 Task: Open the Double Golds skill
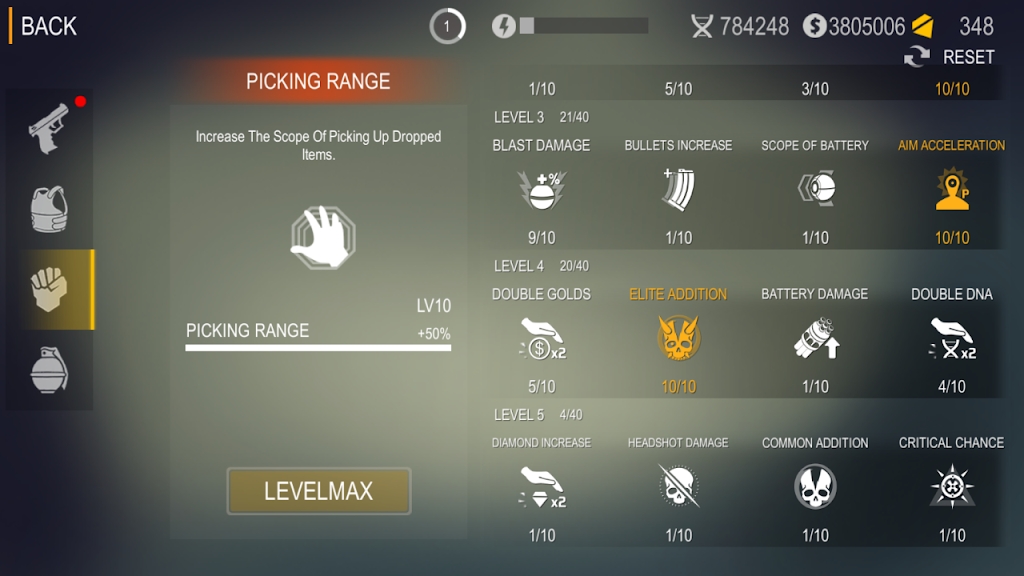pos(541,338)
